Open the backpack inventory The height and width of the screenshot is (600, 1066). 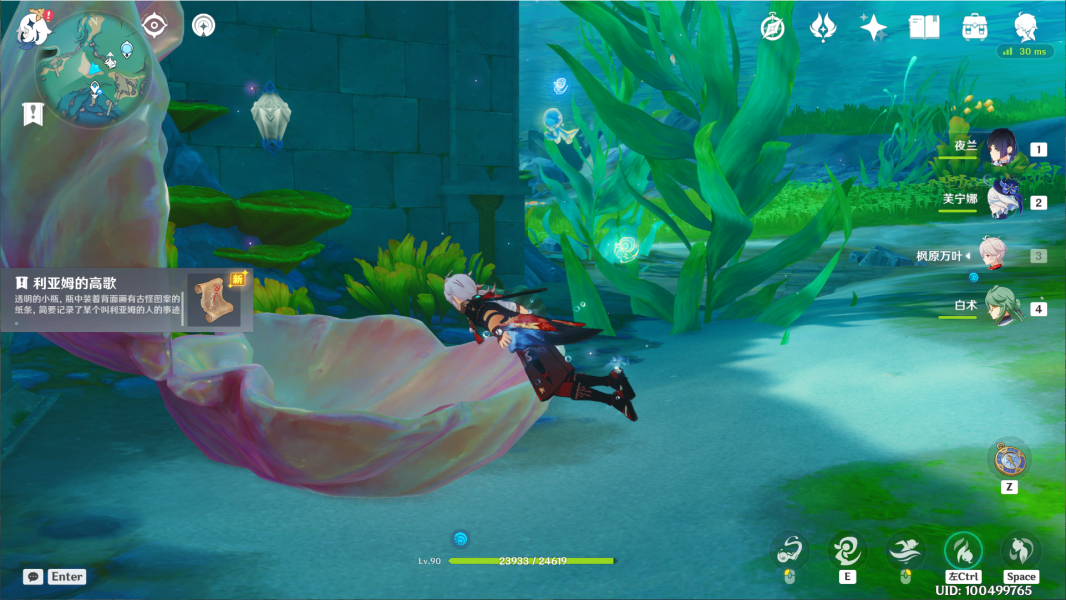[x=975, y=27]
